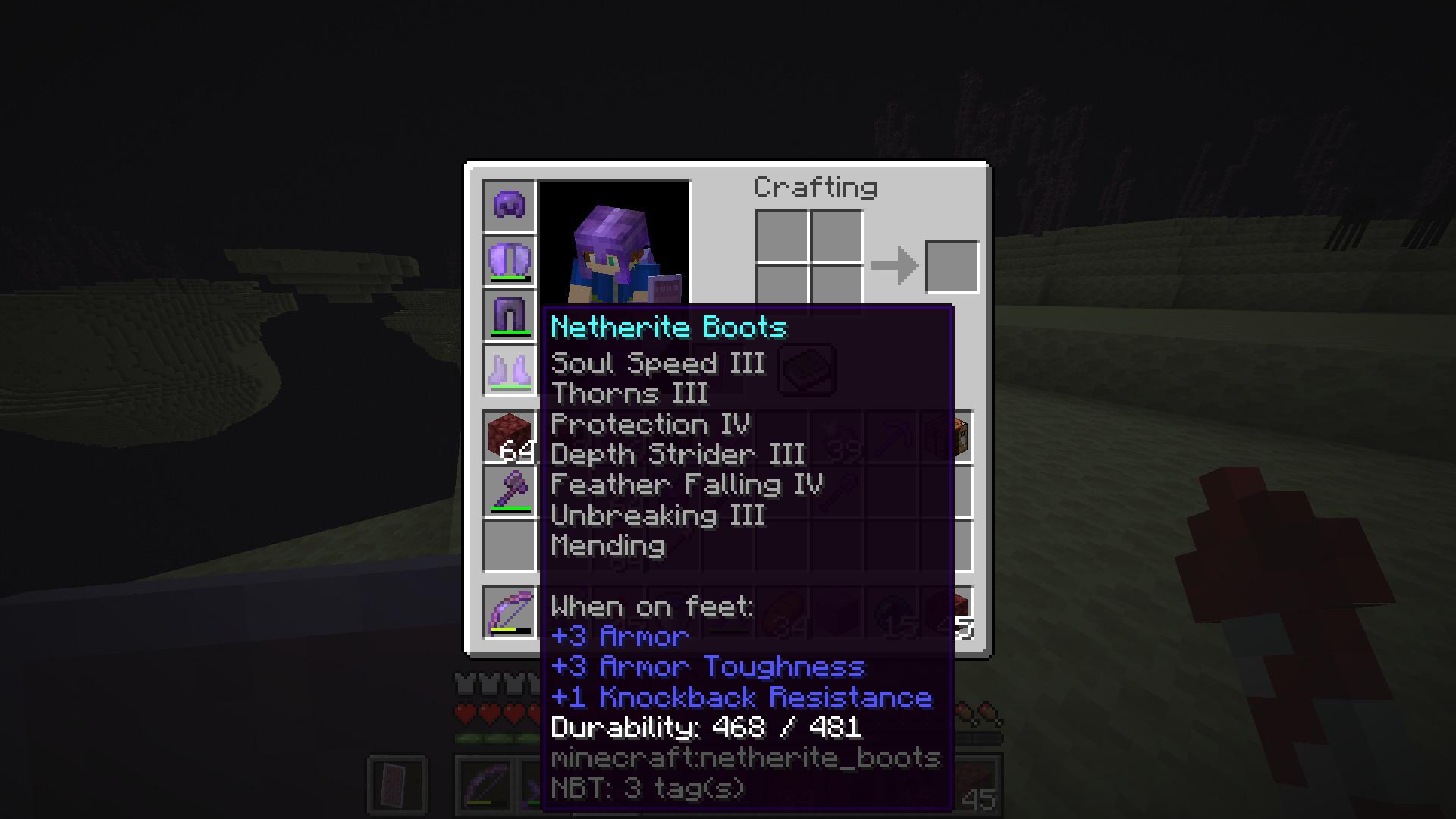
Task: Select the enchanted pickaxe behind the tooltip
Action: pos(891,436)
